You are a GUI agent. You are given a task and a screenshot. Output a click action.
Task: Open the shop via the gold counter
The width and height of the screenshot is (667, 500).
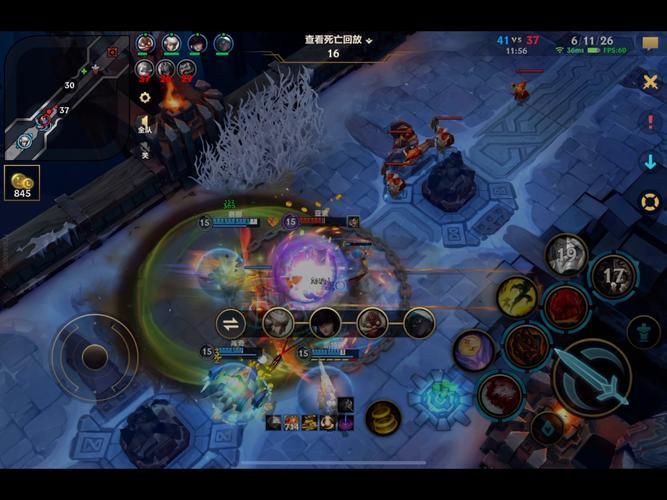click(x=22, y=183)
